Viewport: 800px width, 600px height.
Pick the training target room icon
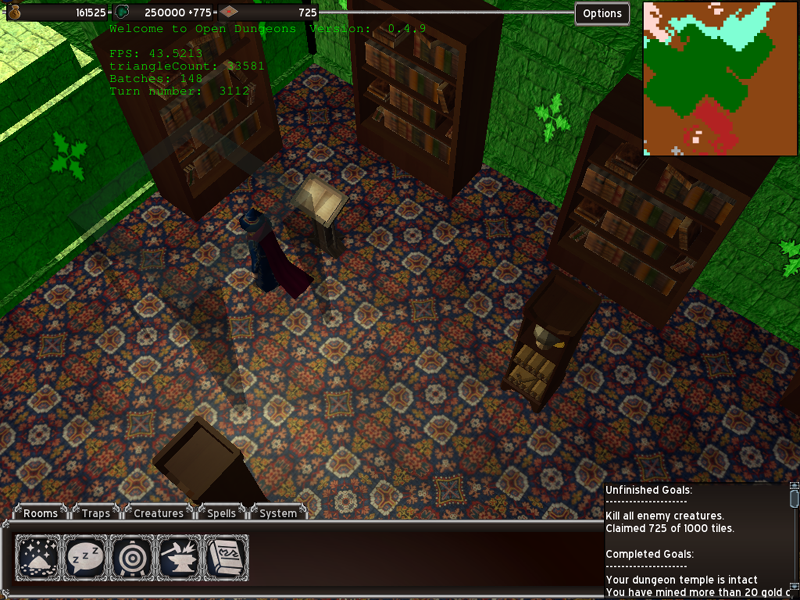pos(132,556)
